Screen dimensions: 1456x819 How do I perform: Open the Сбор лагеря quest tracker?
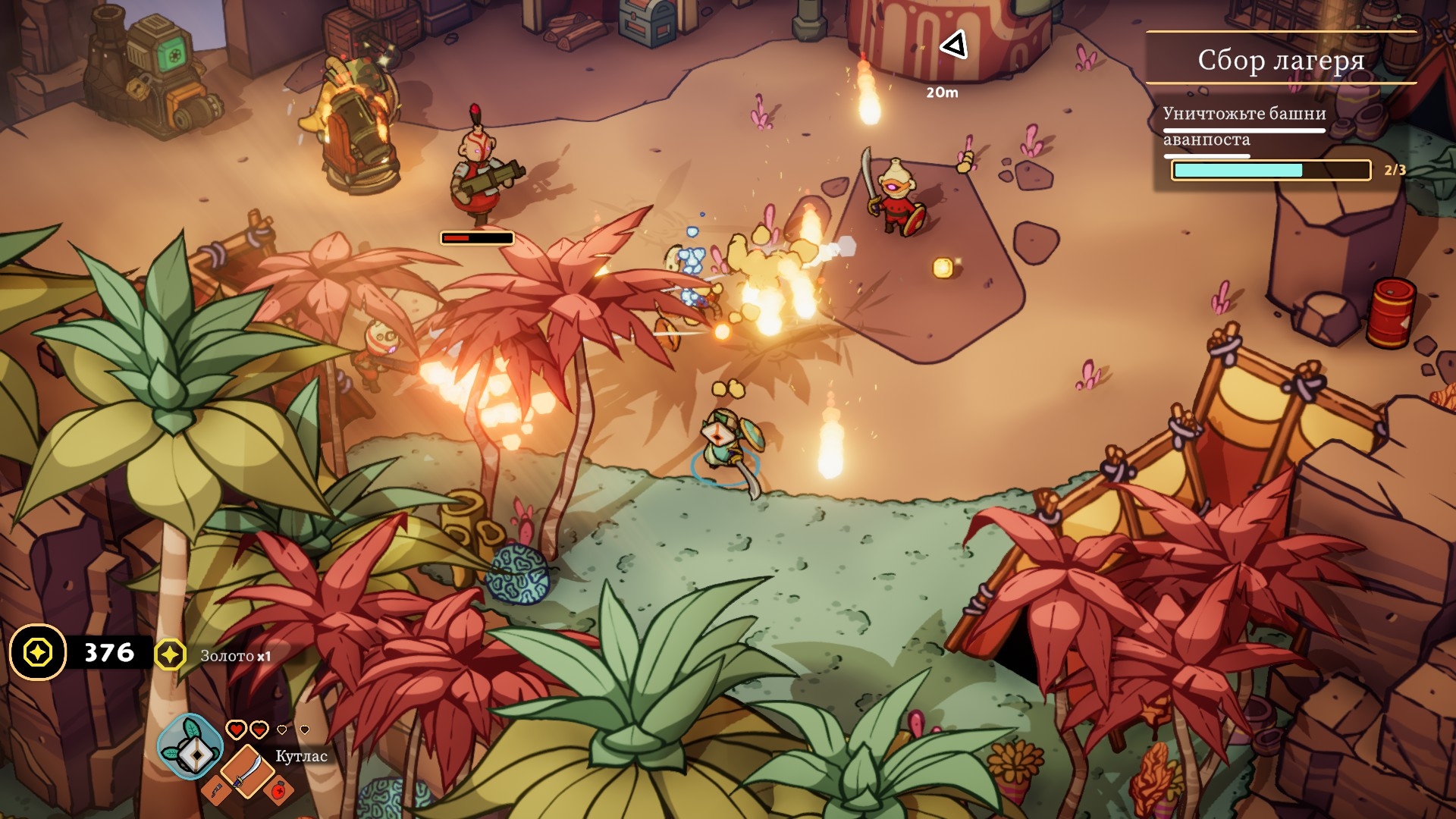pos(1280,59)
